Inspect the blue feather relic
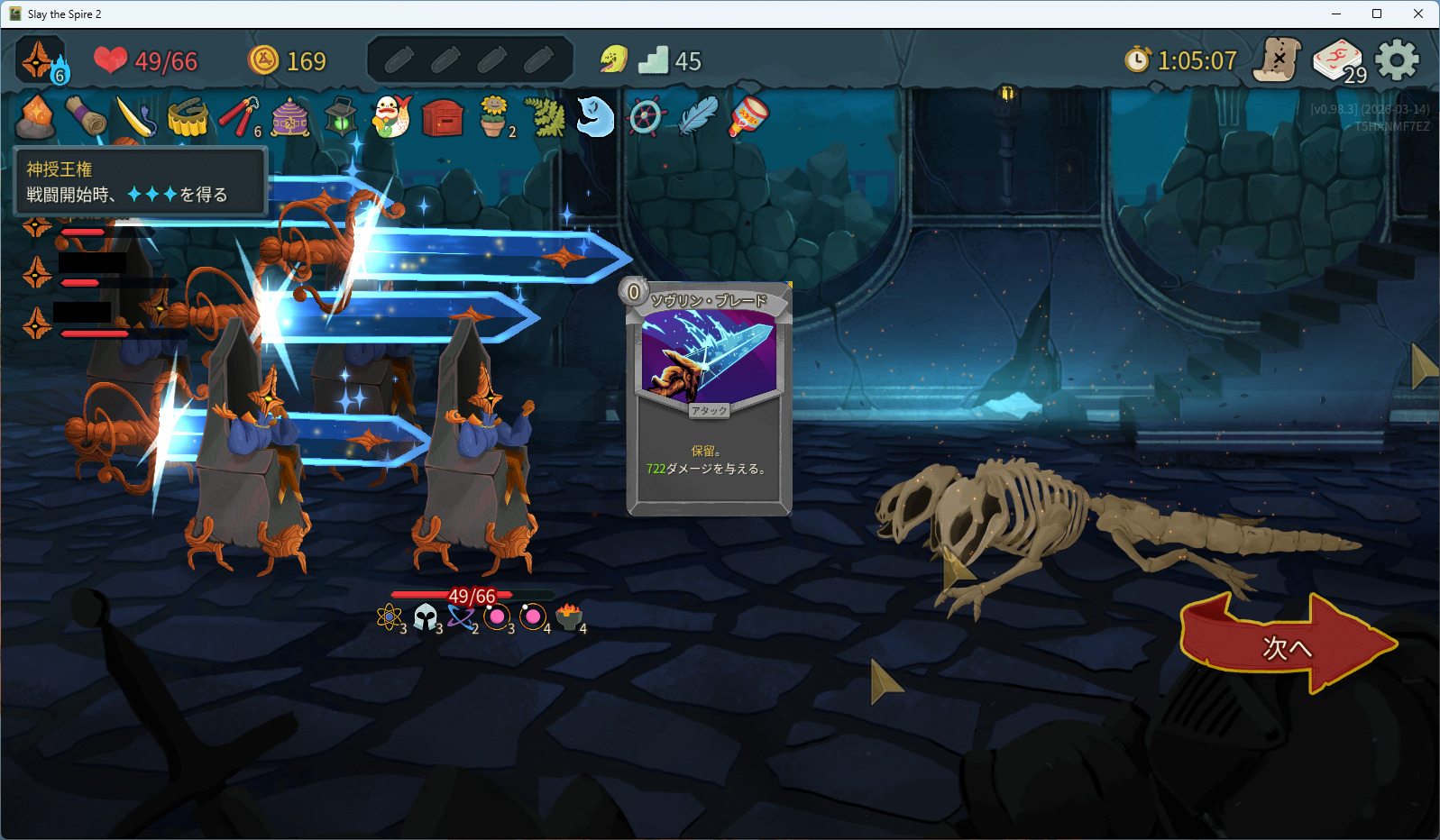 (x=697, y=117)
